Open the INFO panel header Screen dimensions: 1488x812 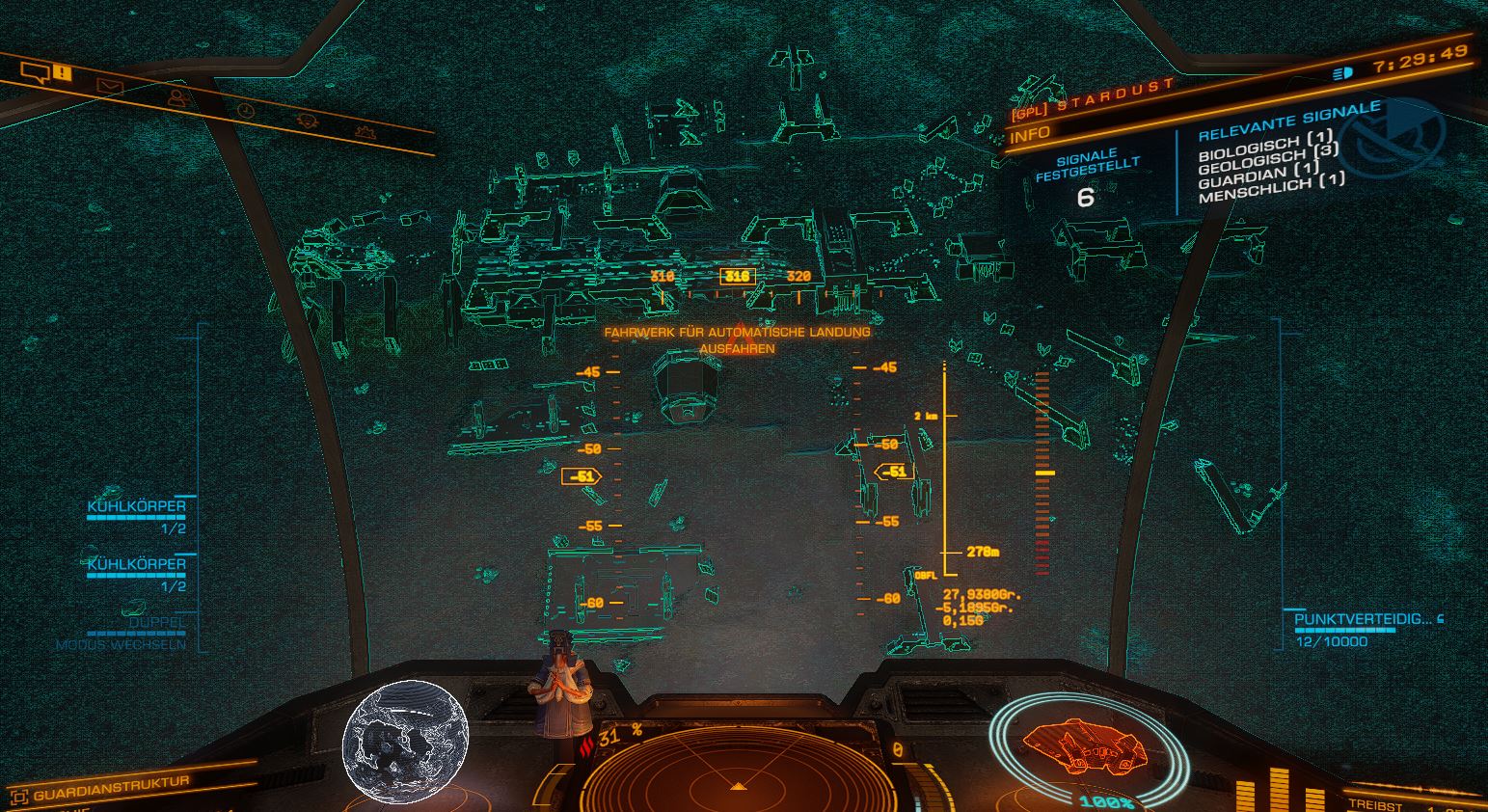[1030, 134]
